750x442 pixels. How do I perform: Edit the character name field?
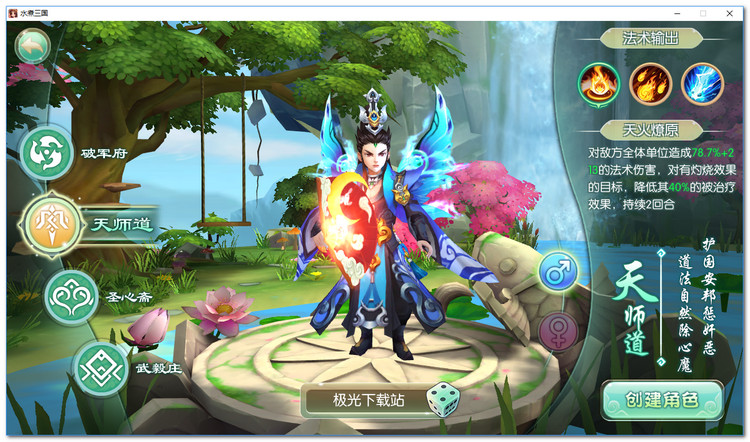[x=368, y=400]
